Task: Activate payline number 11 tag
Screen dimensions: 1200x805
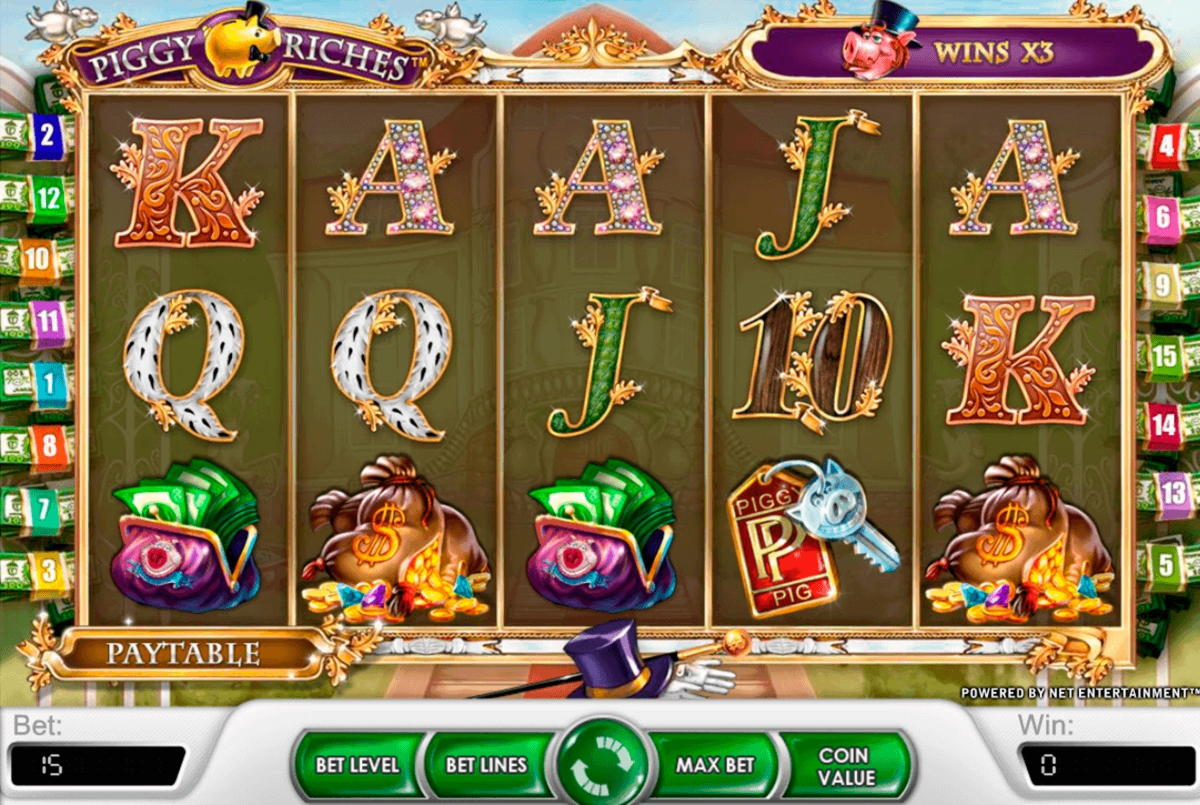Action: [47, 322]
